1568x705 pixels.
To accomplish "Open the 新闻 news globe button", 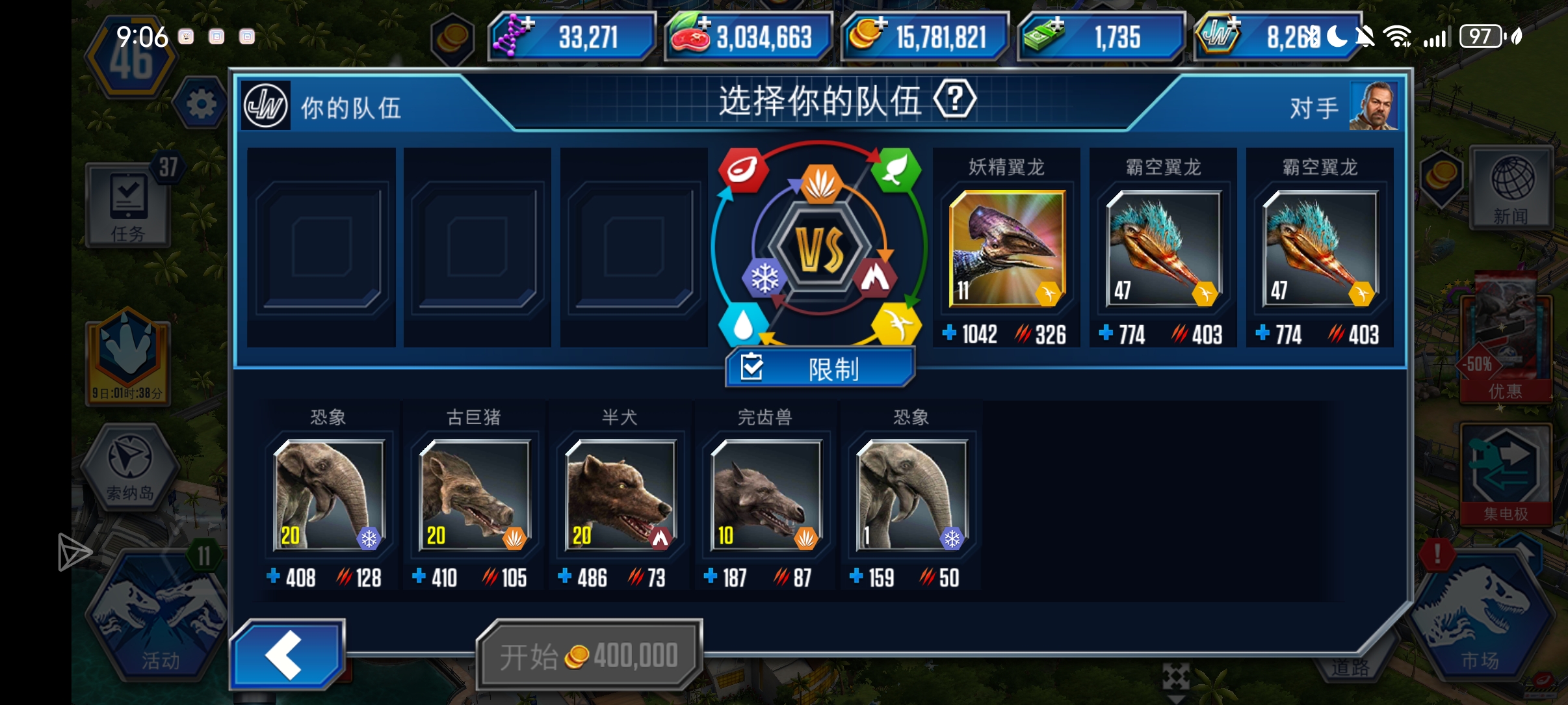I will 1511,188.
